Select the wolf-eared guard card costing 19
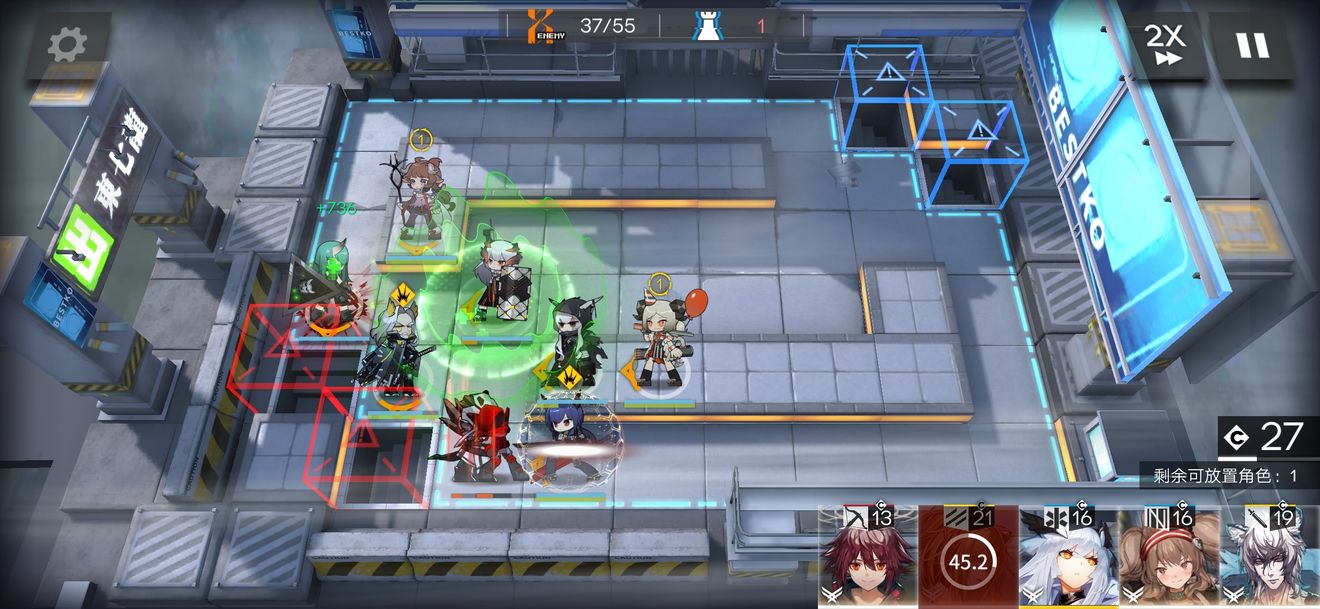 click(1268, 558)
